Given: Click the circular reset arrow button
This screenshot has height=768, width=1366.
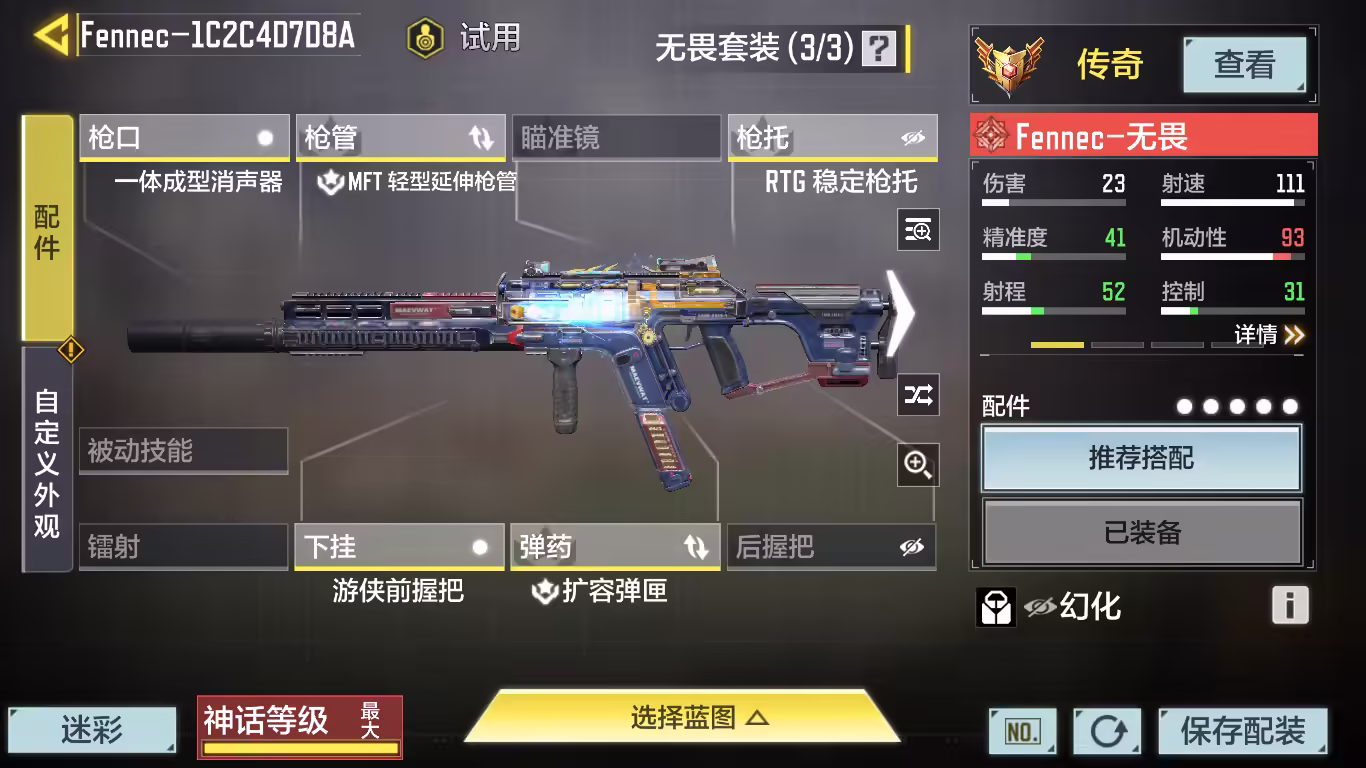Looking at the screenshot, I should coord(1107,731).
